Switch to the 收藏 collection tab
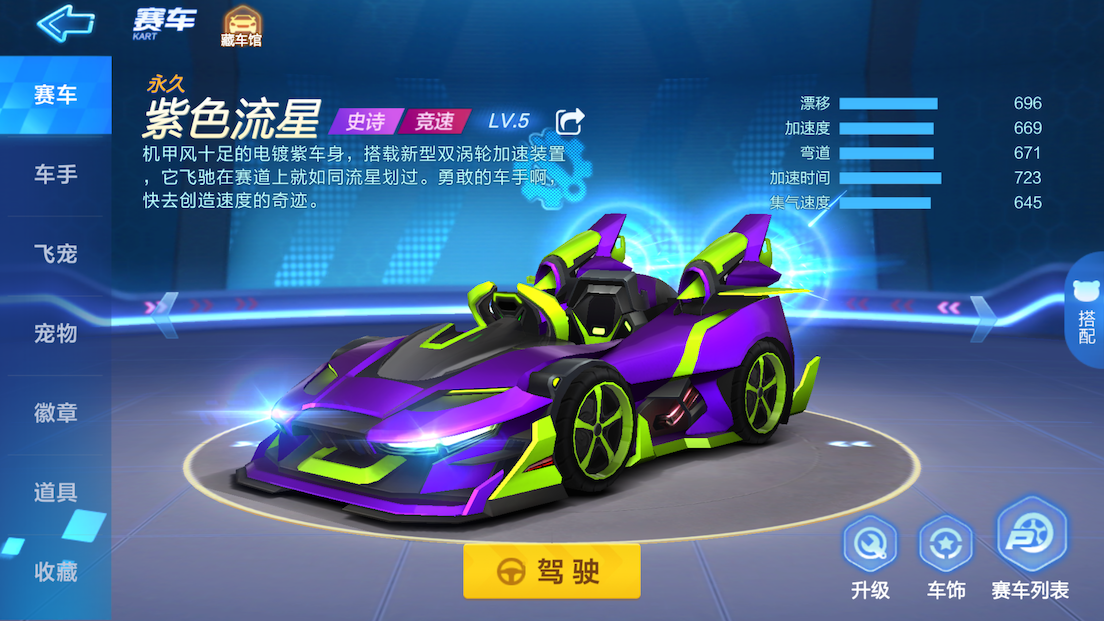This screenshot has width=1104, height=621. point(55,572)
